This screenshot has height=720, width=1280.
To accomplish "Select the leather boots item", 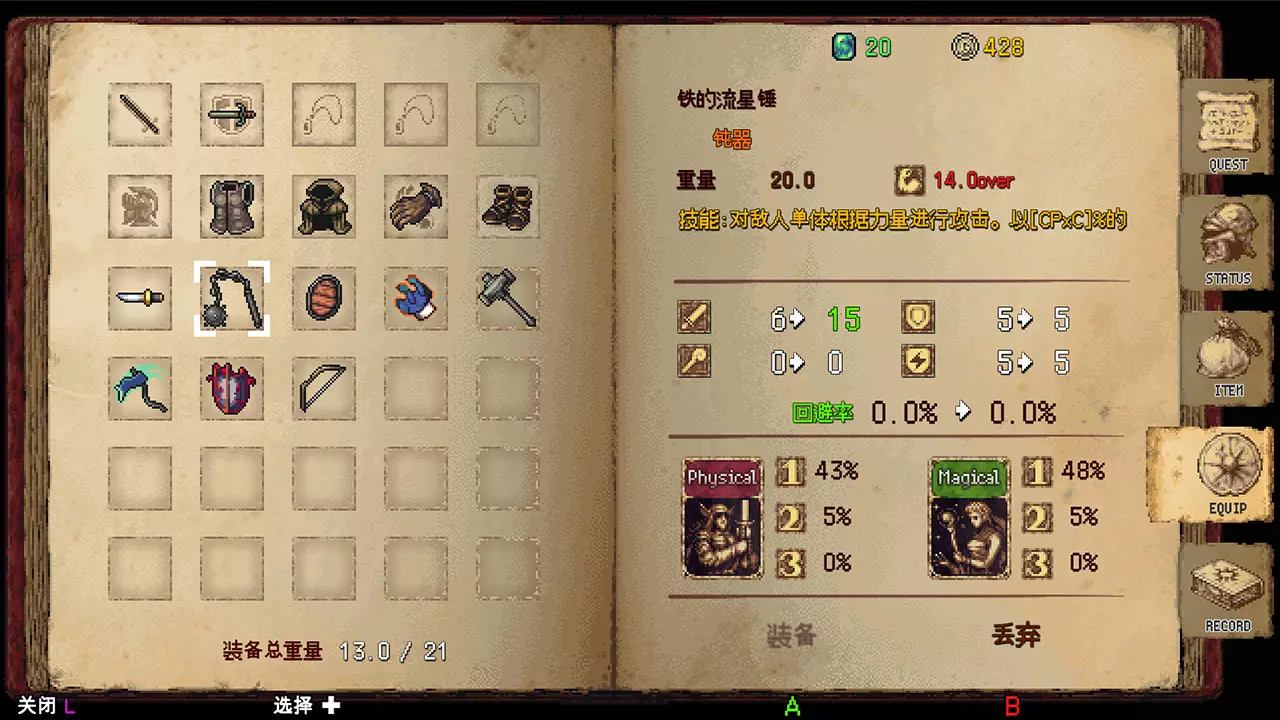I will (507, 207).
